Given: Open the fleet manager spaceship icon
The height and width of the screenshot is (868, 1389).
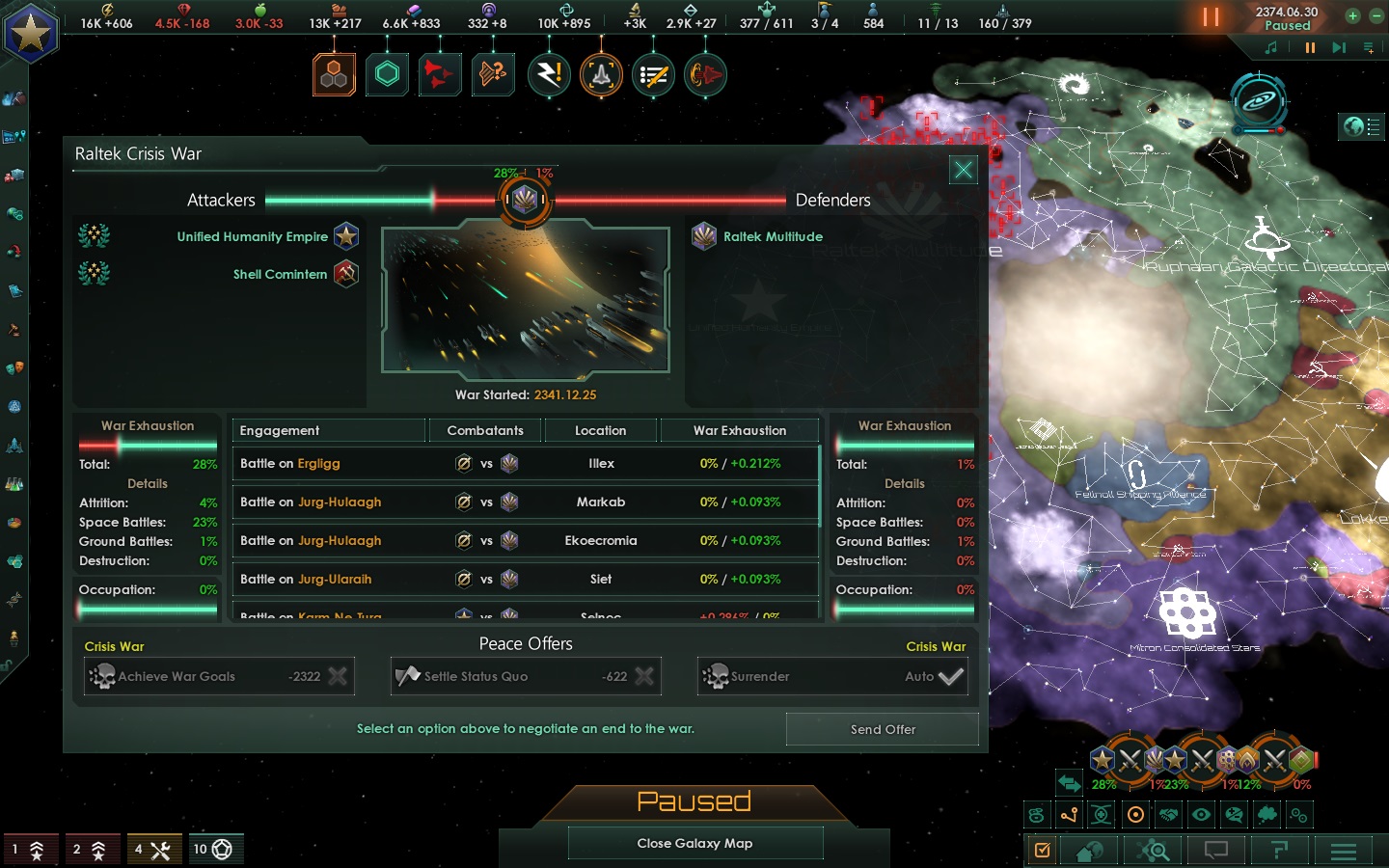Looking at the screenshot, I should [602, 74].
